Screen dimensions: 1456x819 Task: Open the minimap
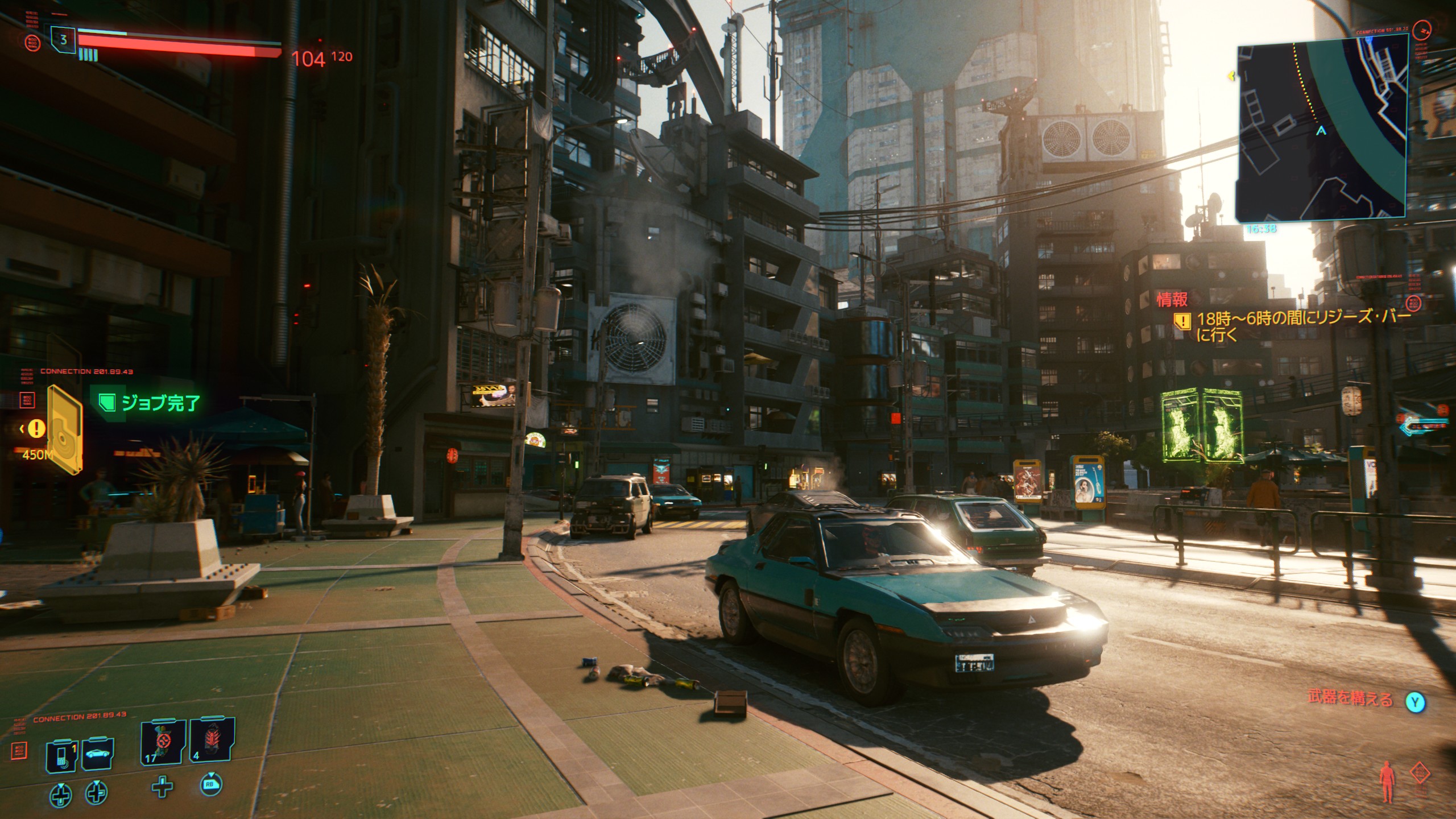1321,126
